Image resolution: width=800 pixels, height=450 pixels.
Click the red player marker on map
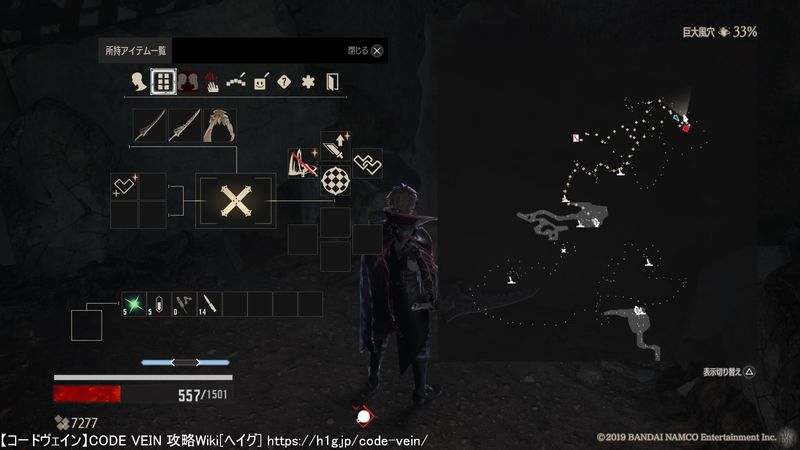point(685,126)
